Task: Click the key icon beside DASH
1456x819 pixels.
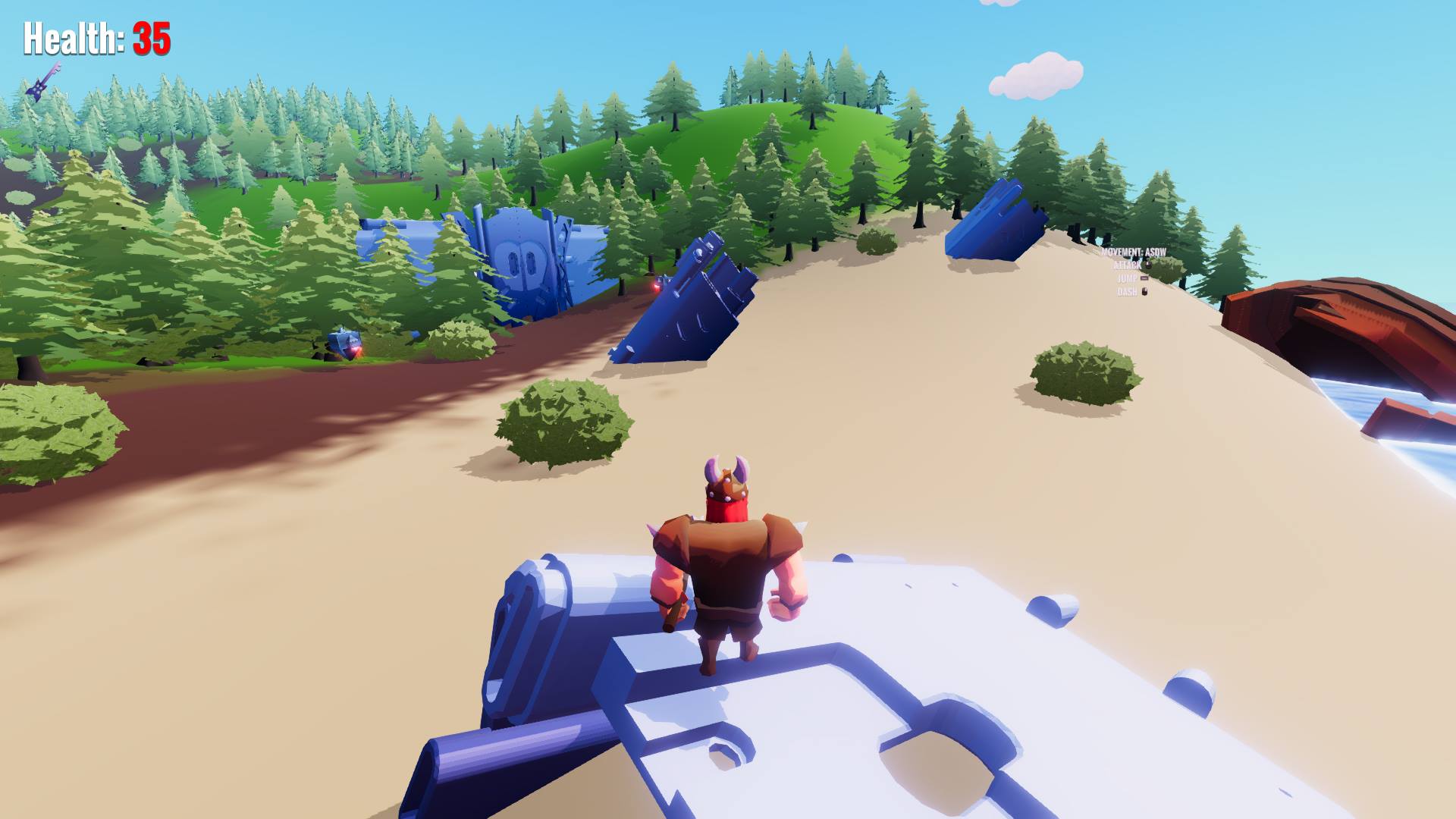Action: (x=1144, y=293)
